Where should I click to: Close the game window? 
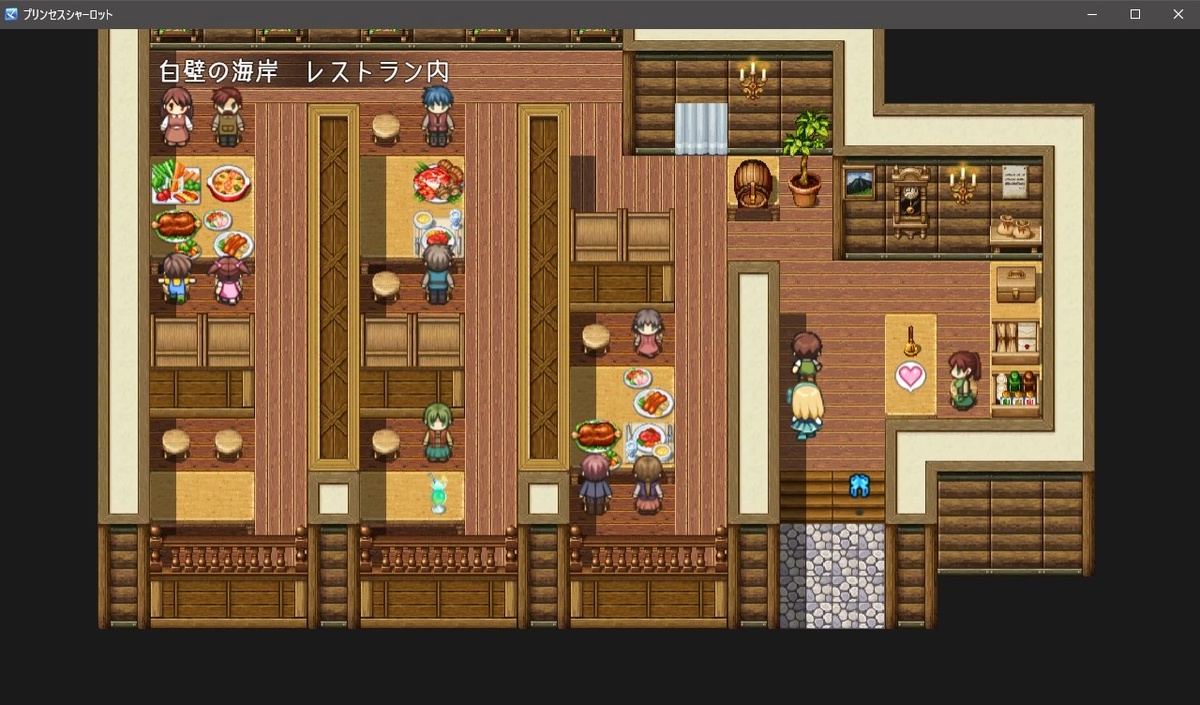pyautogui.click(x=1177, y=14)
